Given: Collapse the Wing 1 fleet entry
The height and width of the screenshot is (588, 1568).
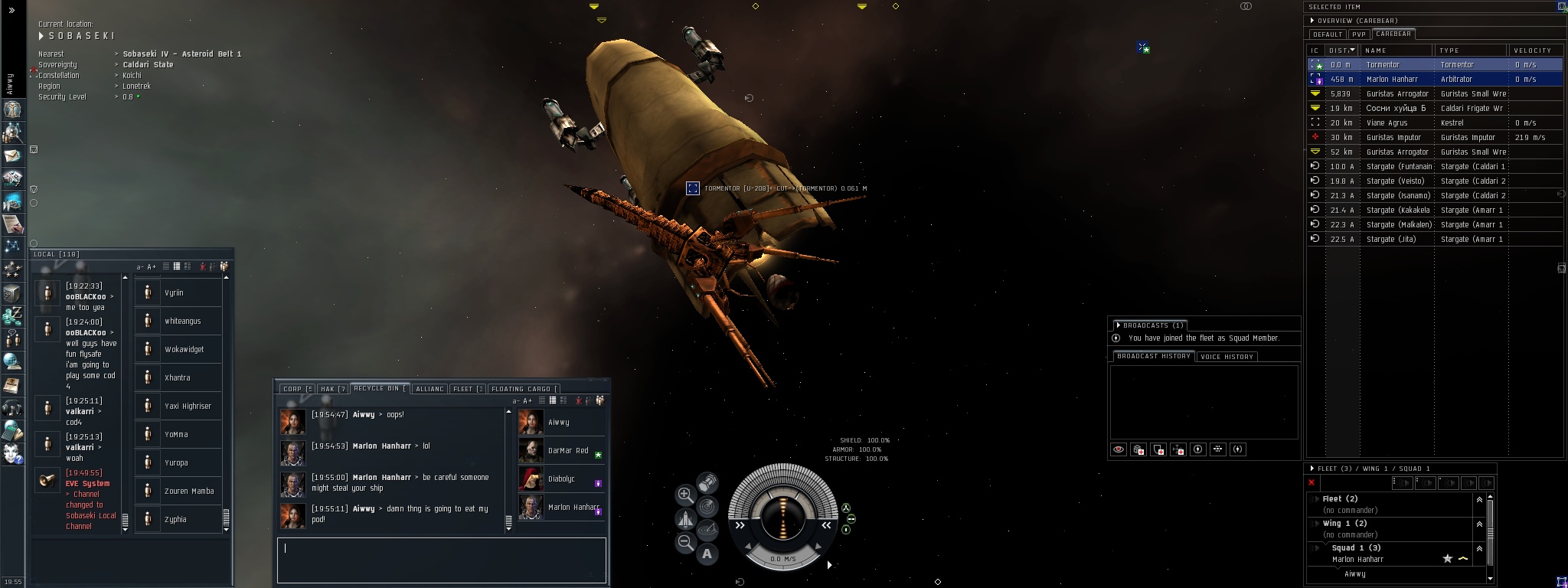Looking at the screenshot, I should (x=1479, y=524).
